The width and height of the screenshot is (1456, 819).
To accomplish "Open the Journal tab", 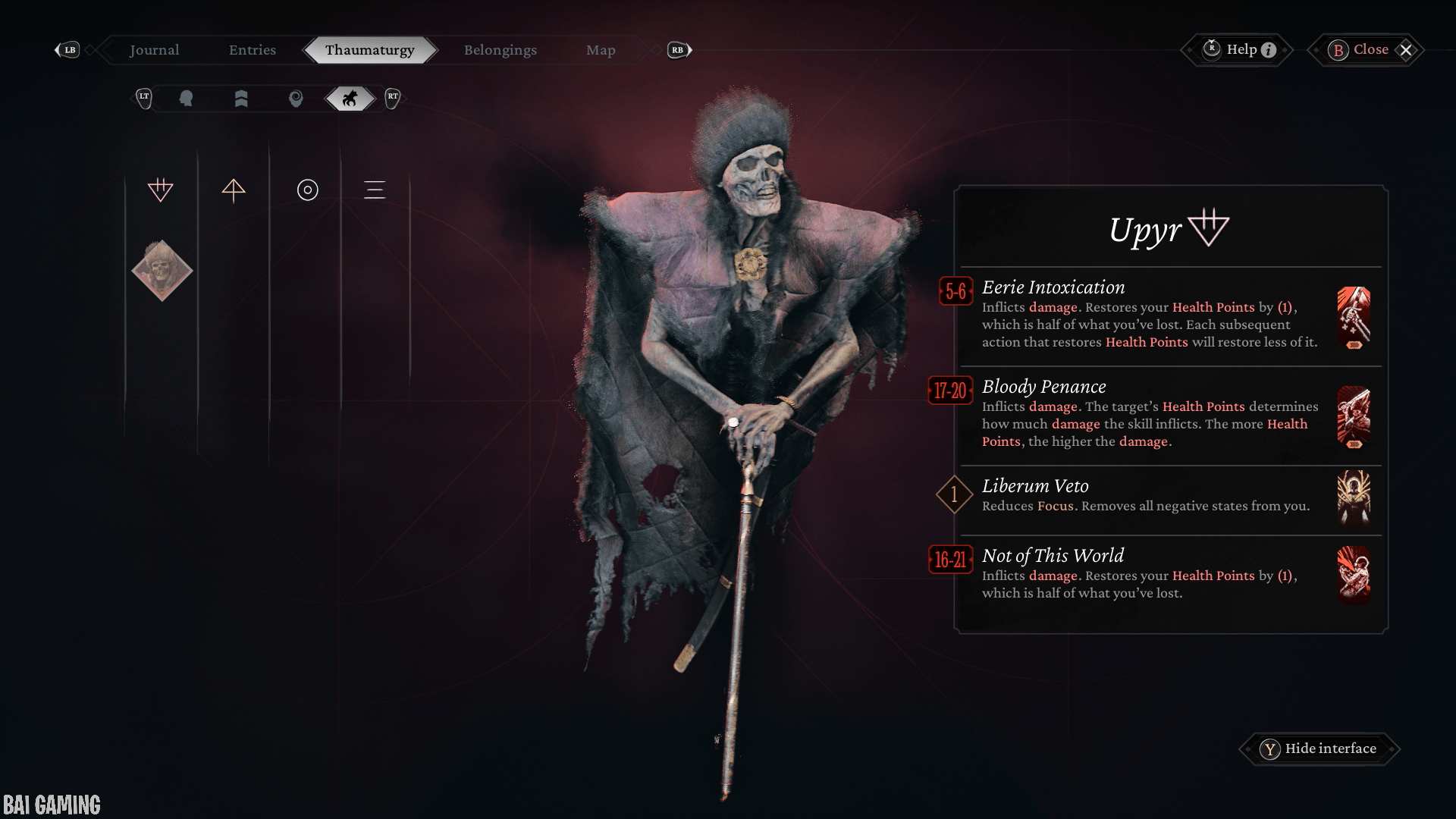I will (x=154, y=50).
